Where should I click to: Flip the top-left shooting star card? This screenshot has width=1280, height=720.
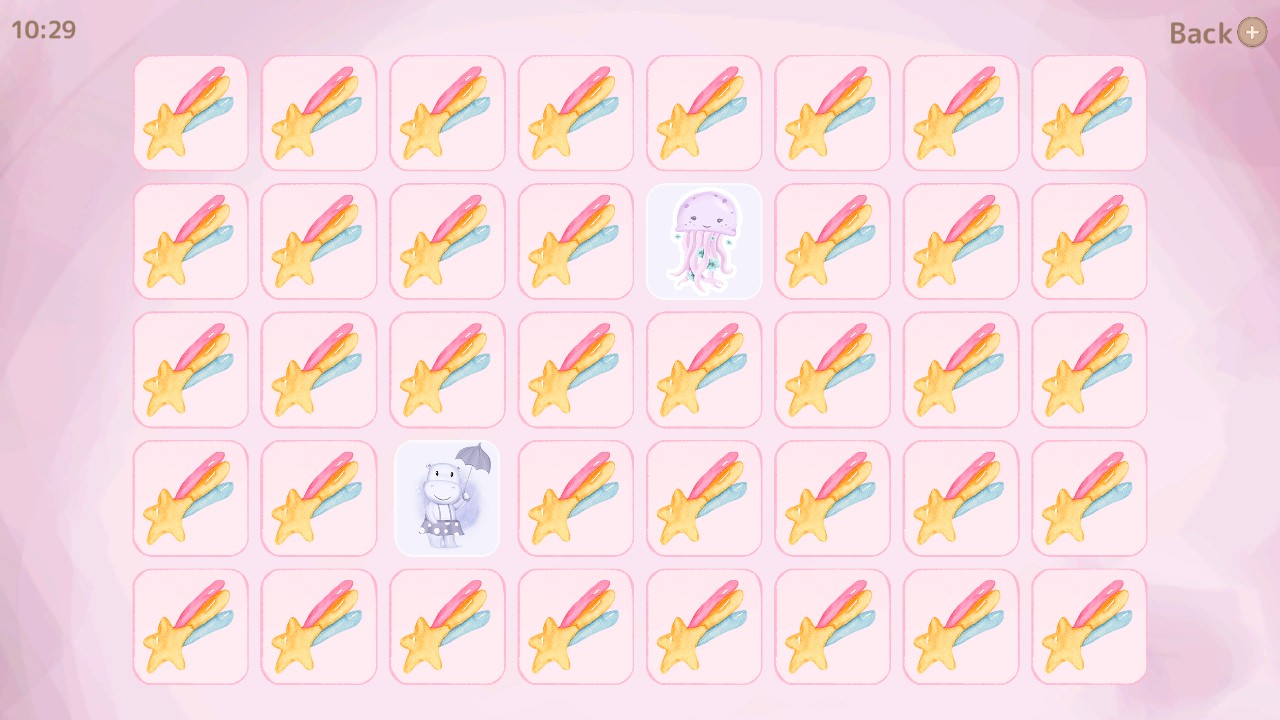(x=190, y=113)
